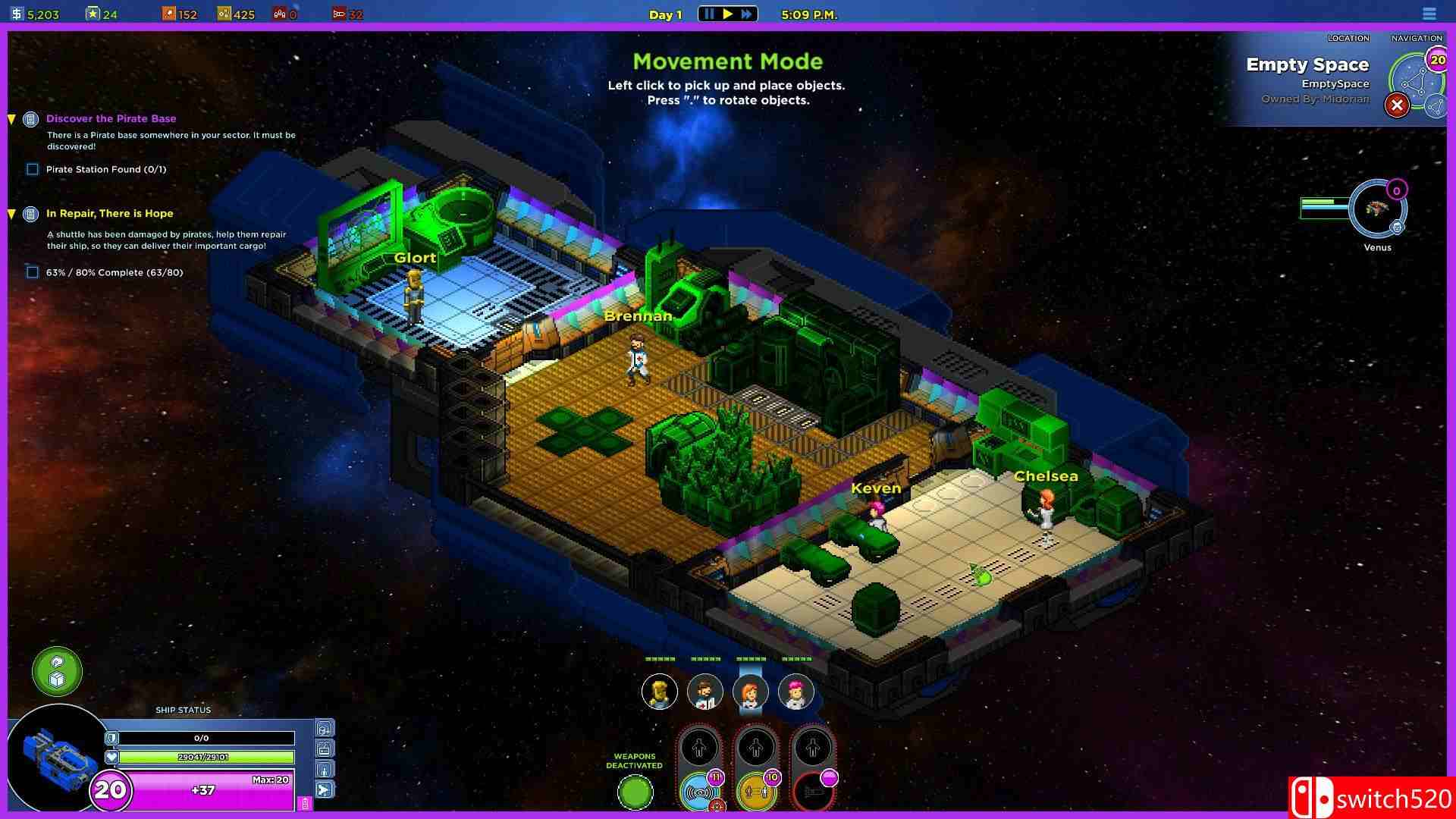Check the Pirate Station Found objective checkbox
This screenshot has height=819, width=1456.
click(x=32, y=169)
